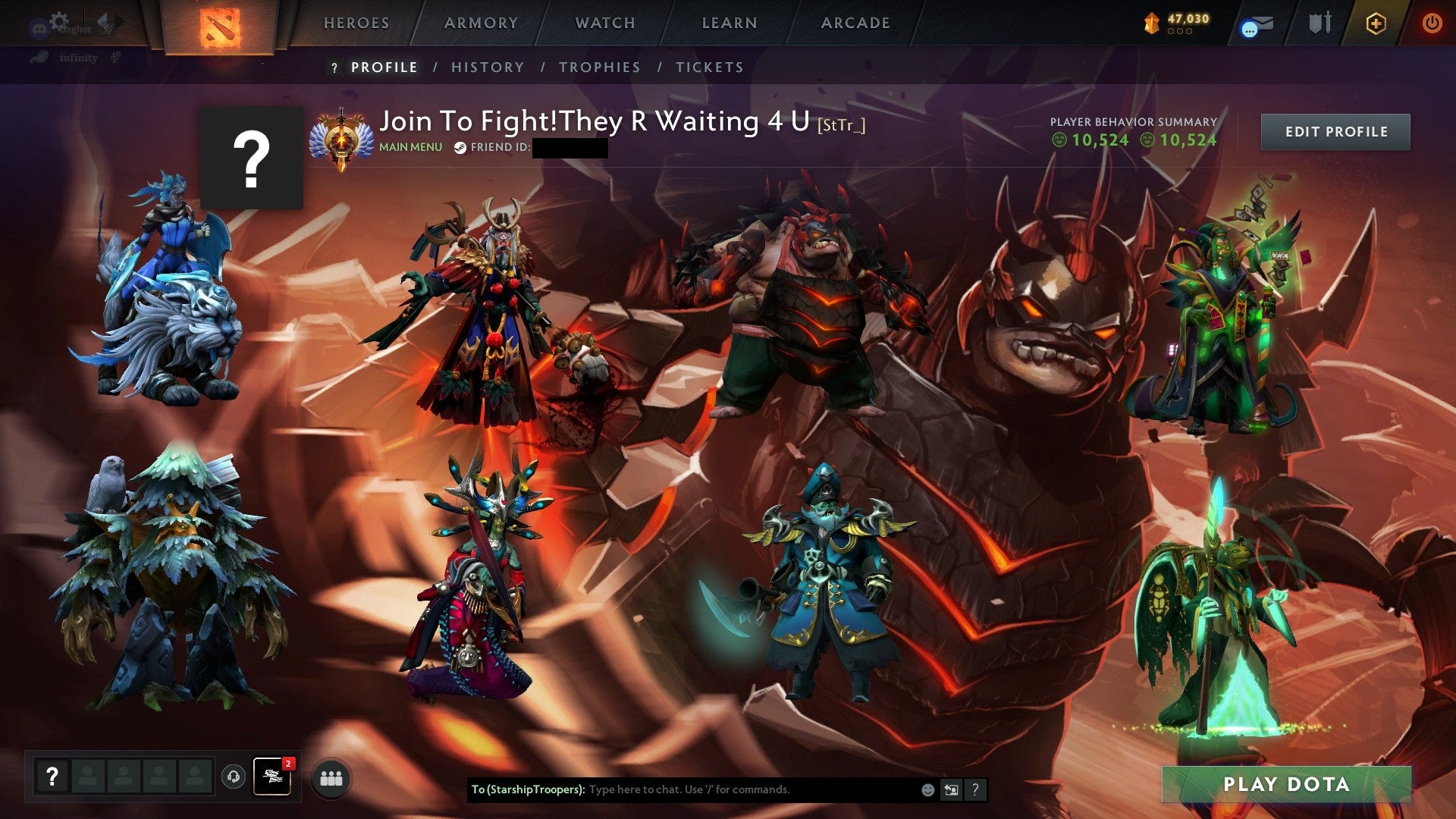Screen dimensions: 1456x819
Task: Open the friends list icon near party slots
Action: (329, 777)
